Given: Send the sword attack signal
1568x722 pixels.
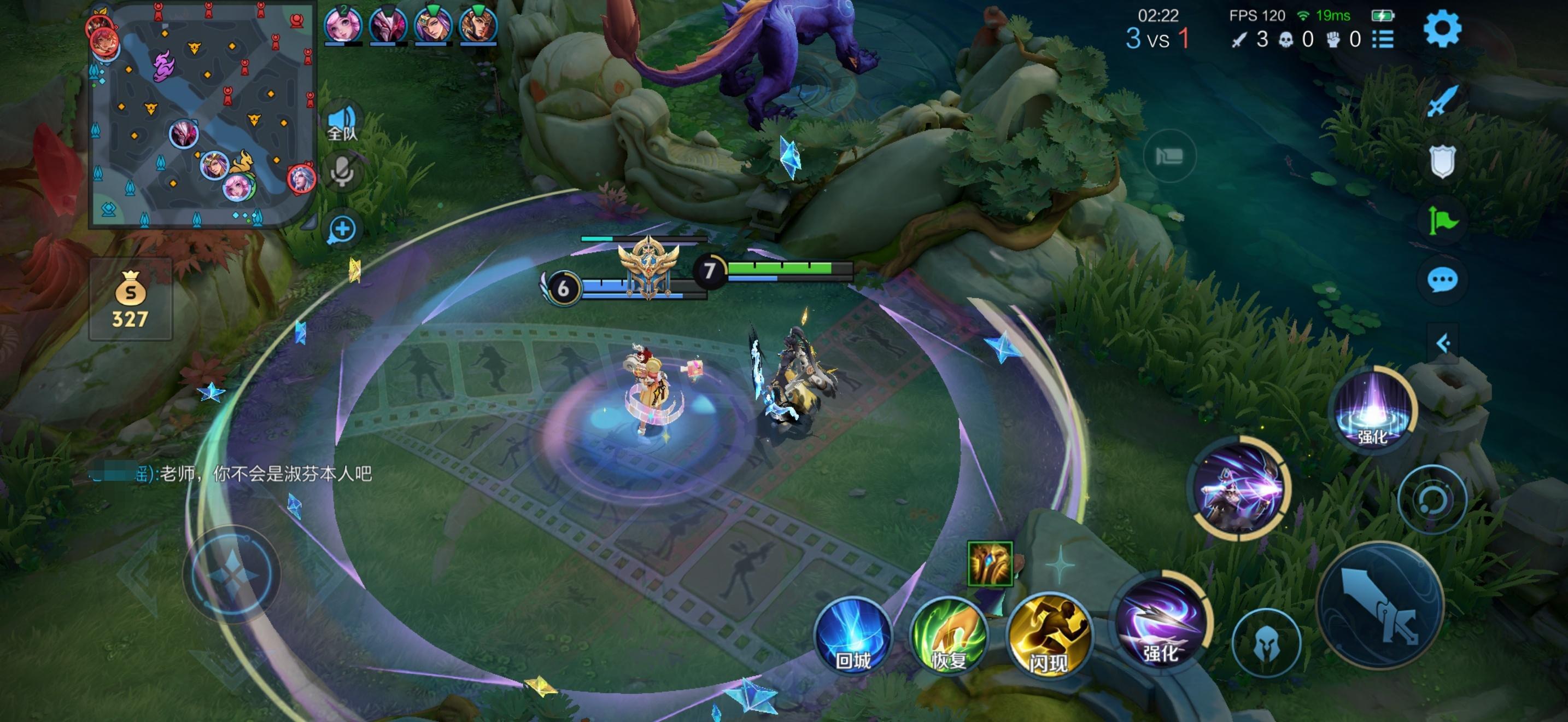Looking at the screenshot, I should click(x=1441, y=101).
